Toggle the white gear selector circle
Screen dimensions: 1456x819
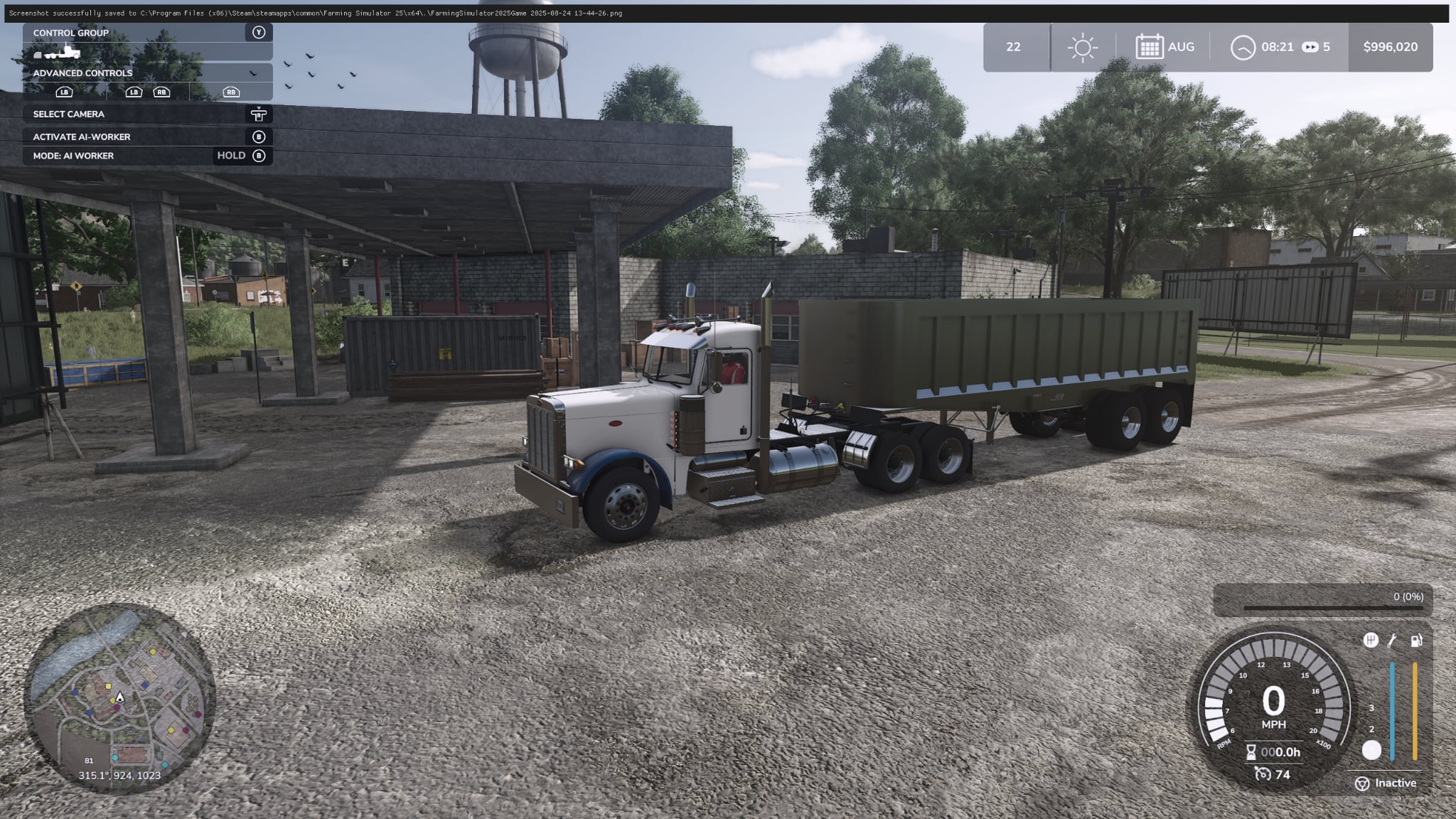(x=1372, y=749)
